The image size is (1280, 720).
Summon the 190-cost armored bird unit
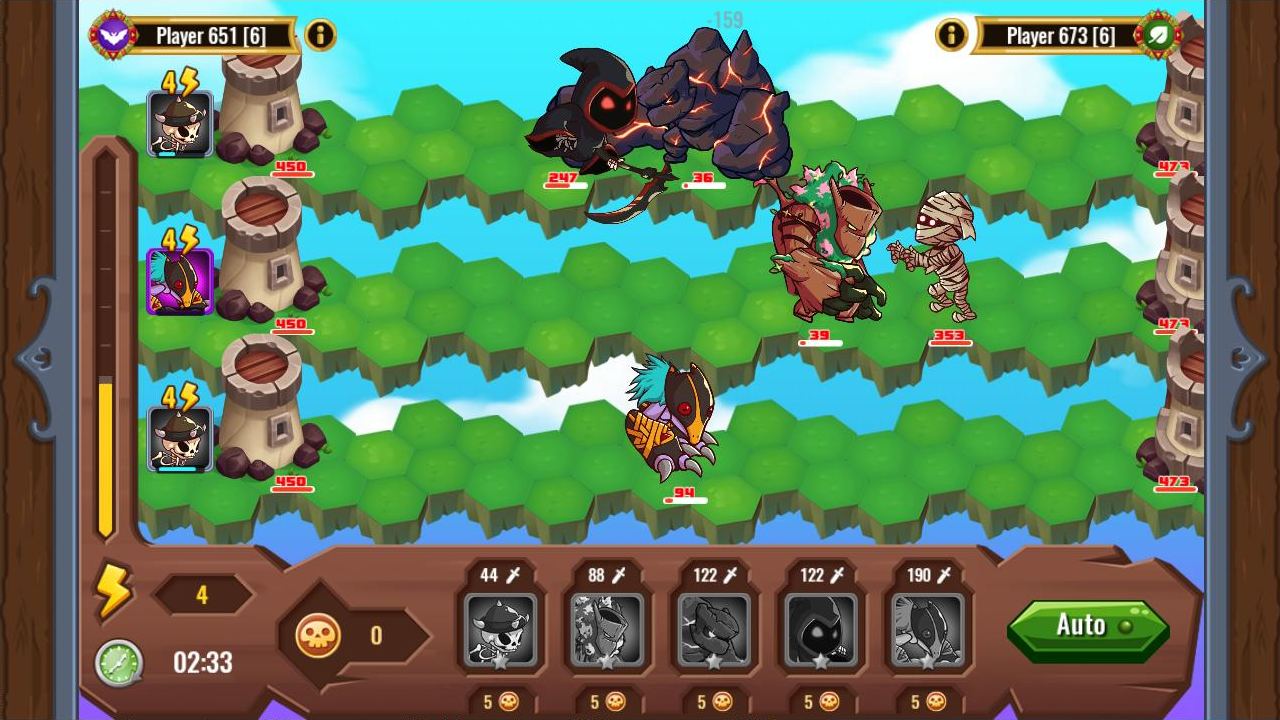(928, 630)
